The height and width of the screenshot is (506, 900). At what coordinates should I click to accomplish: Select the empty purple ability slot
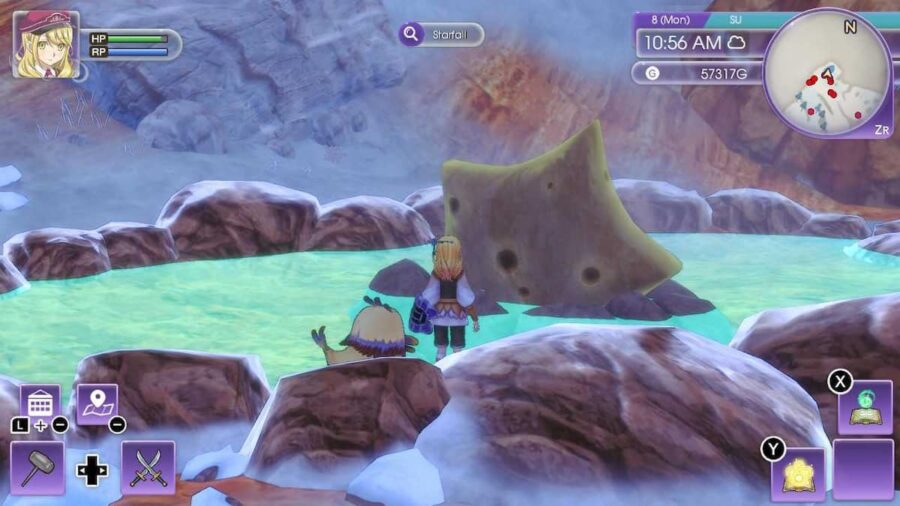point(863,469)
